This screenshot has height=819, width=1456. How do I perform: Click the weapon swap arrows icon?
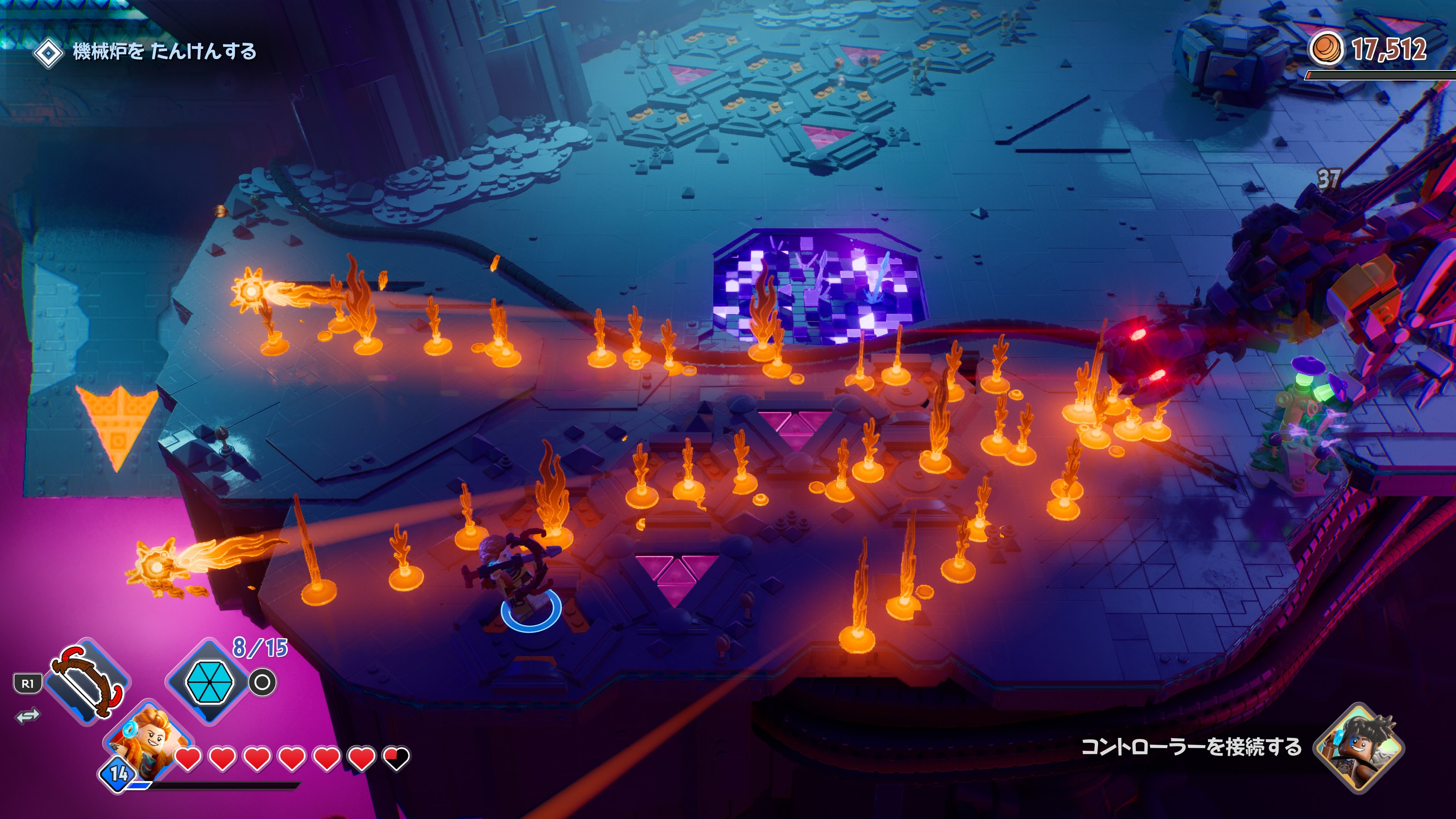click(x=28, y=715)
